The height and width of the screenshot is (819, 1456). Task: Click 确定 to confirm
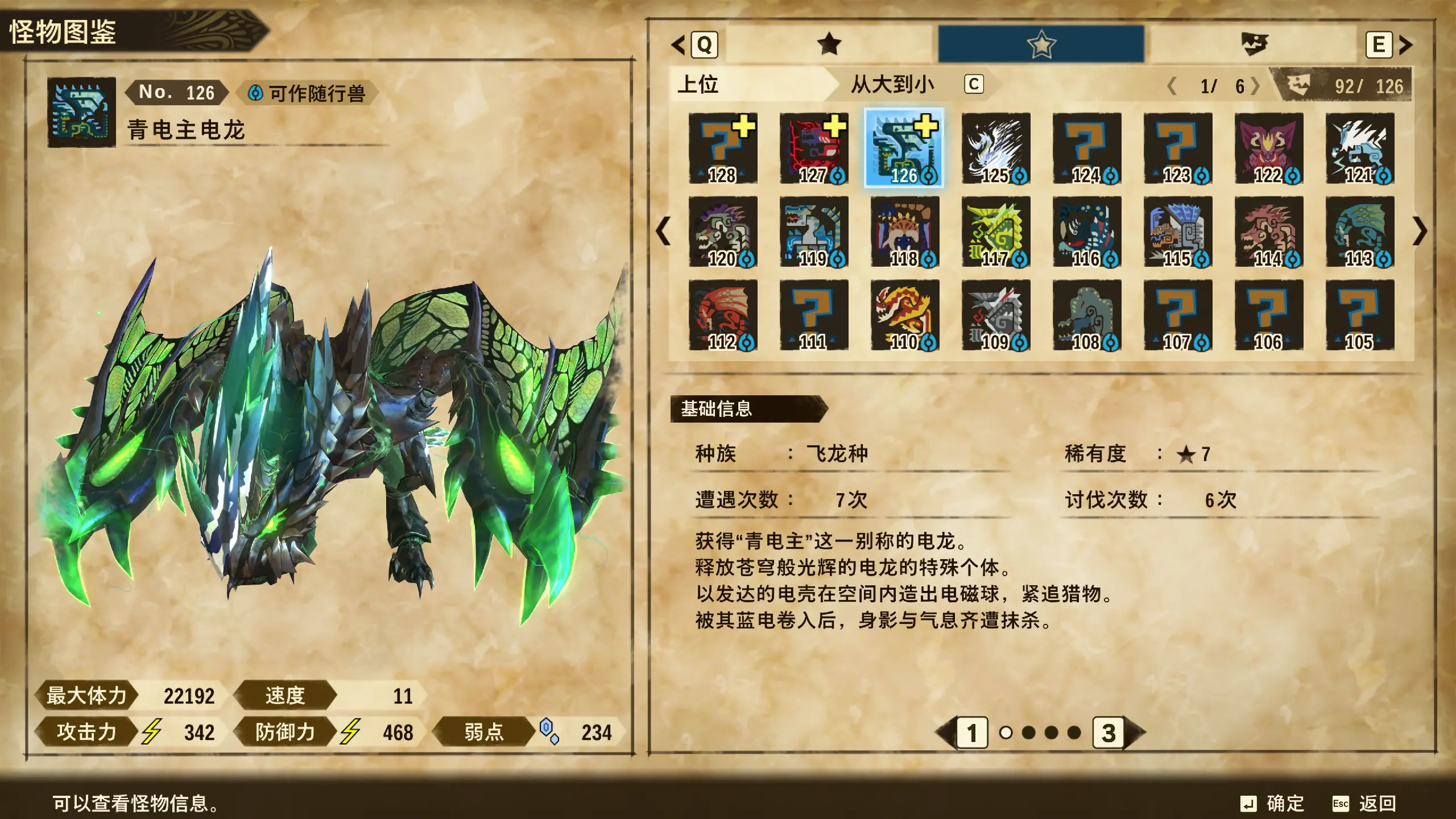pos(1274,803)
